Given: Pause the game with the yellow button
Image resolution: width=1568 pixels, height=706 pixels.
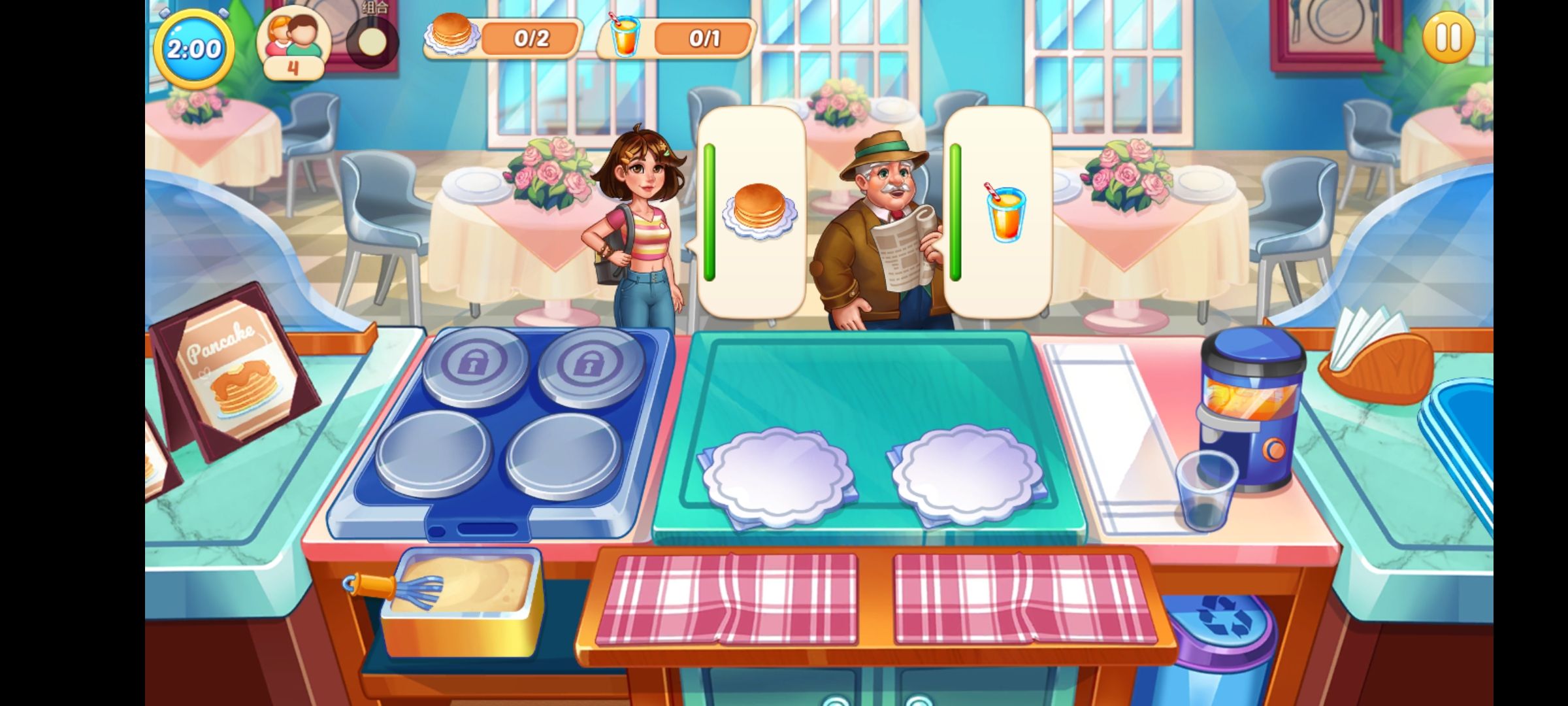Looking at the screenshot, I should (1448, 38).
